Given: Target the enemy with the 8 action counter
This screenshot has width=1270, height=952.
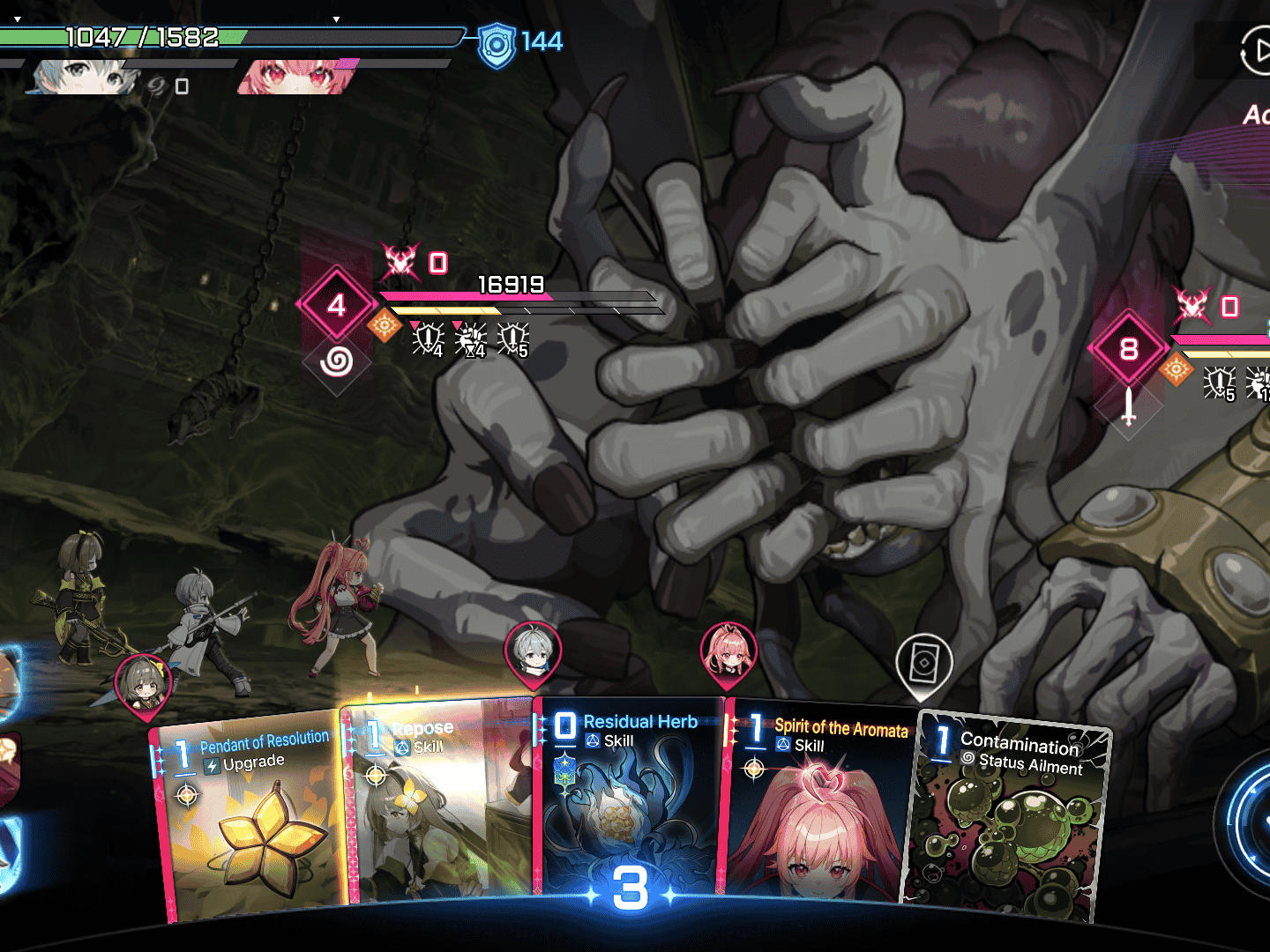Looking at the screenshot, I should (1128, 349).
